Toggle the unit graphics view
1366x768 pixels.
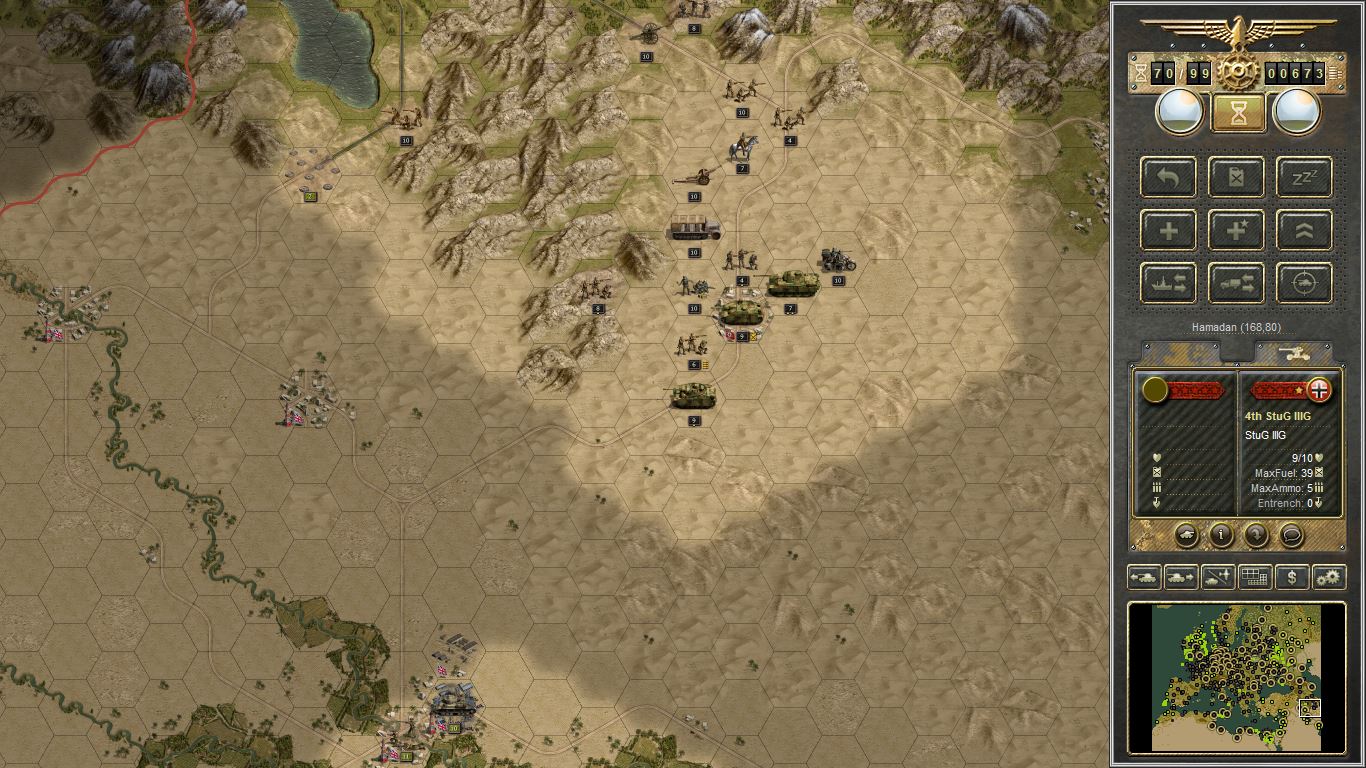[x=1187, y=535]
